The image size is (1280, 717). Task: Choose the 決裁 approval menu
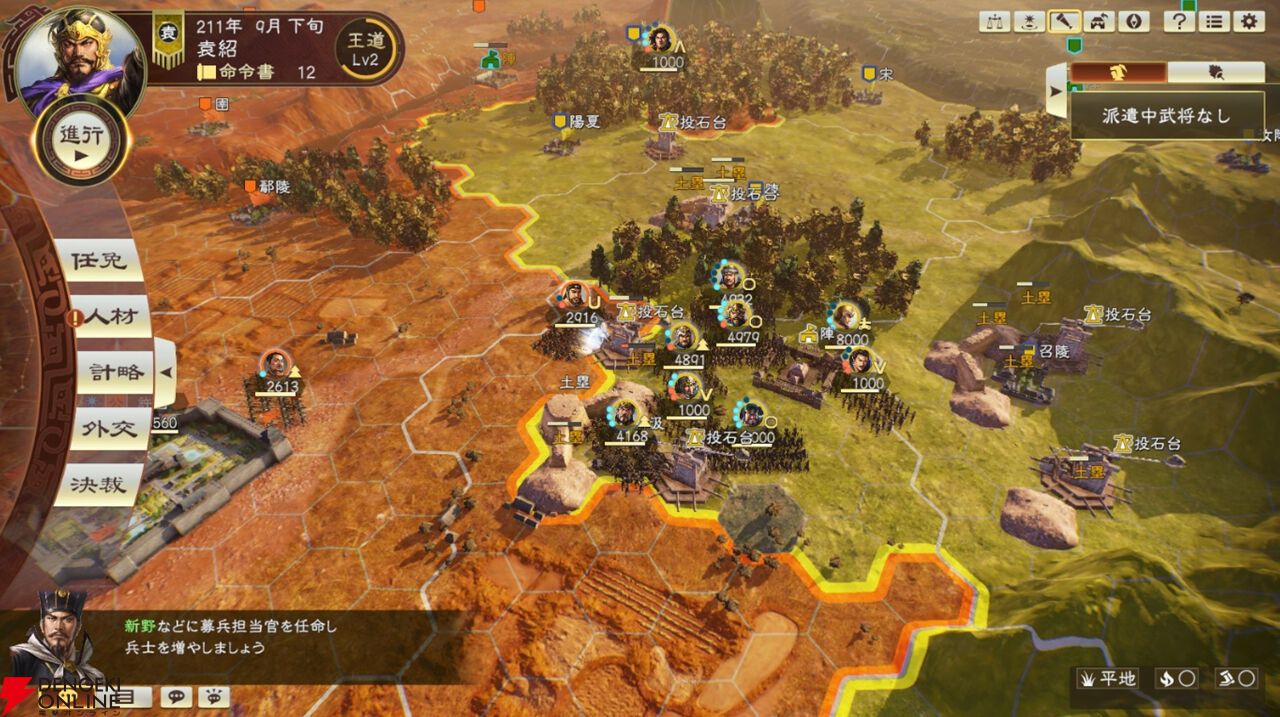click(98, 485)
